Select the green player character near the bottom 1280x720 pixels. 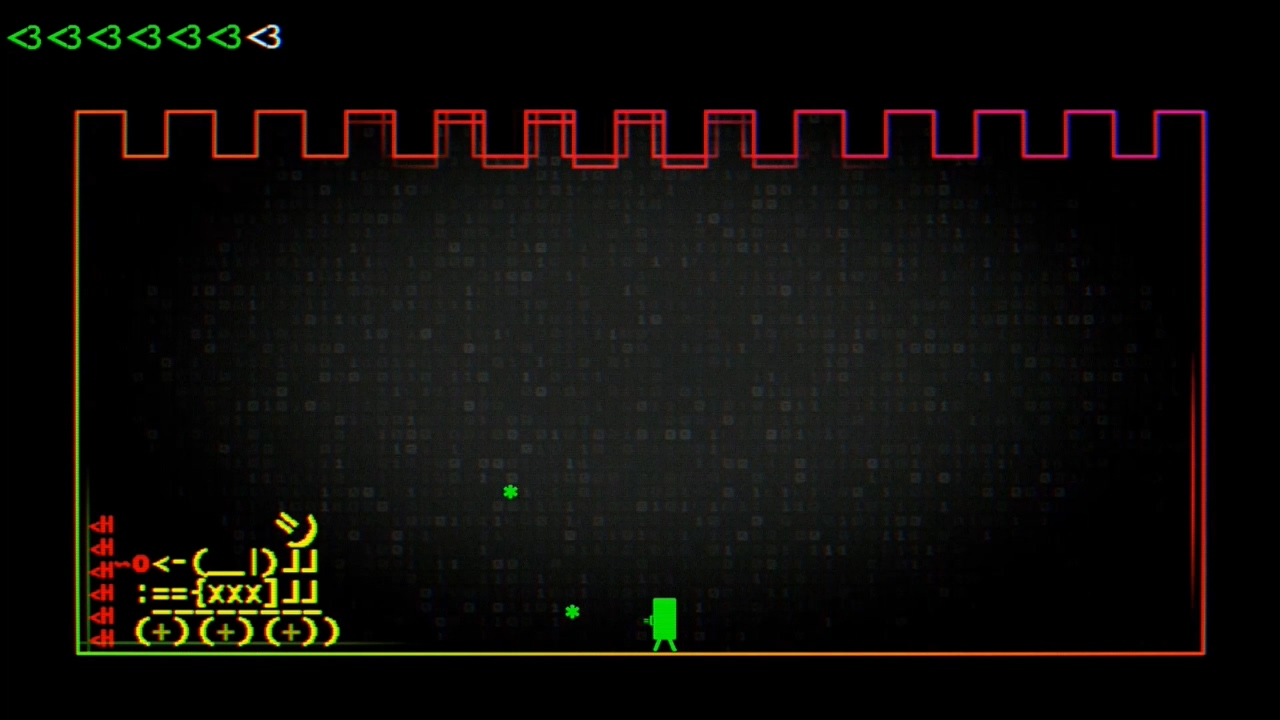[x=665, y=620]
